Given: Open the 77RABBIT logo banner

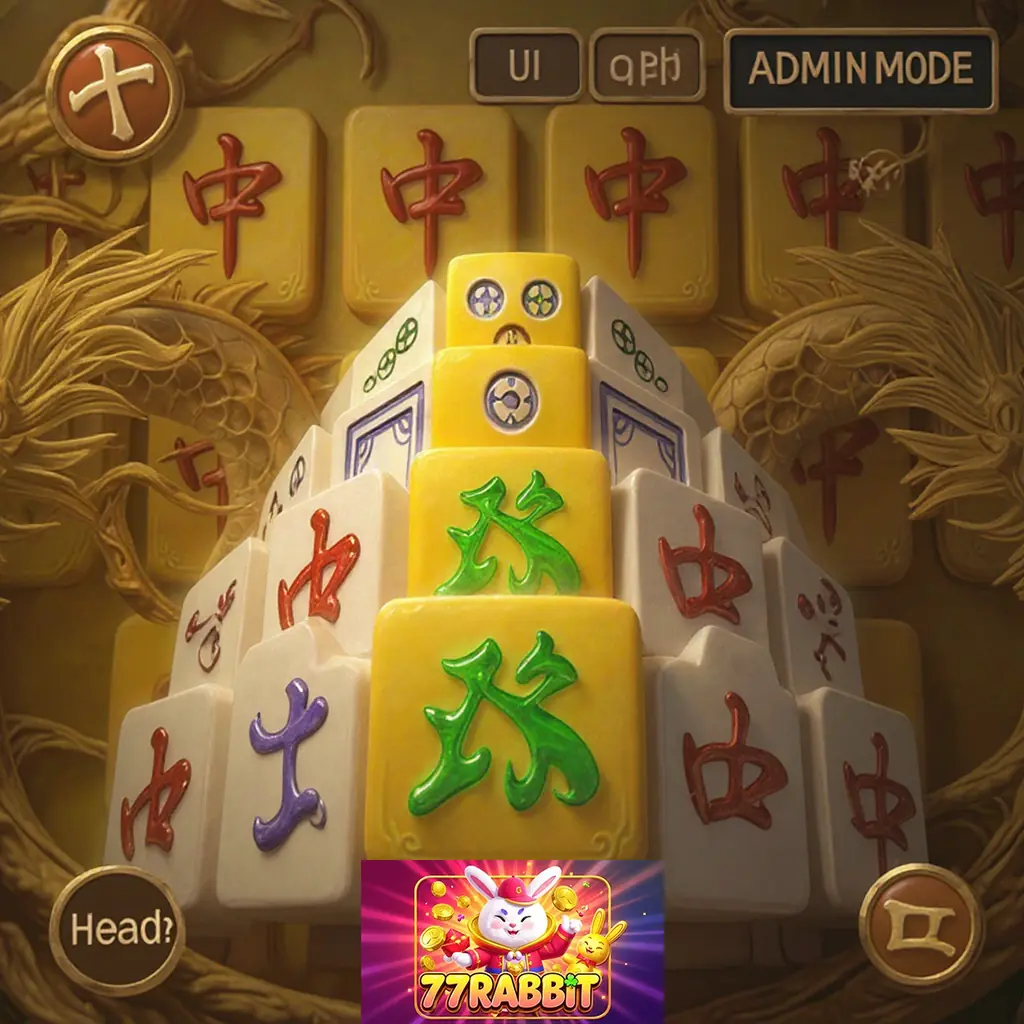Looking at the screenshot, I should (512, 941).
